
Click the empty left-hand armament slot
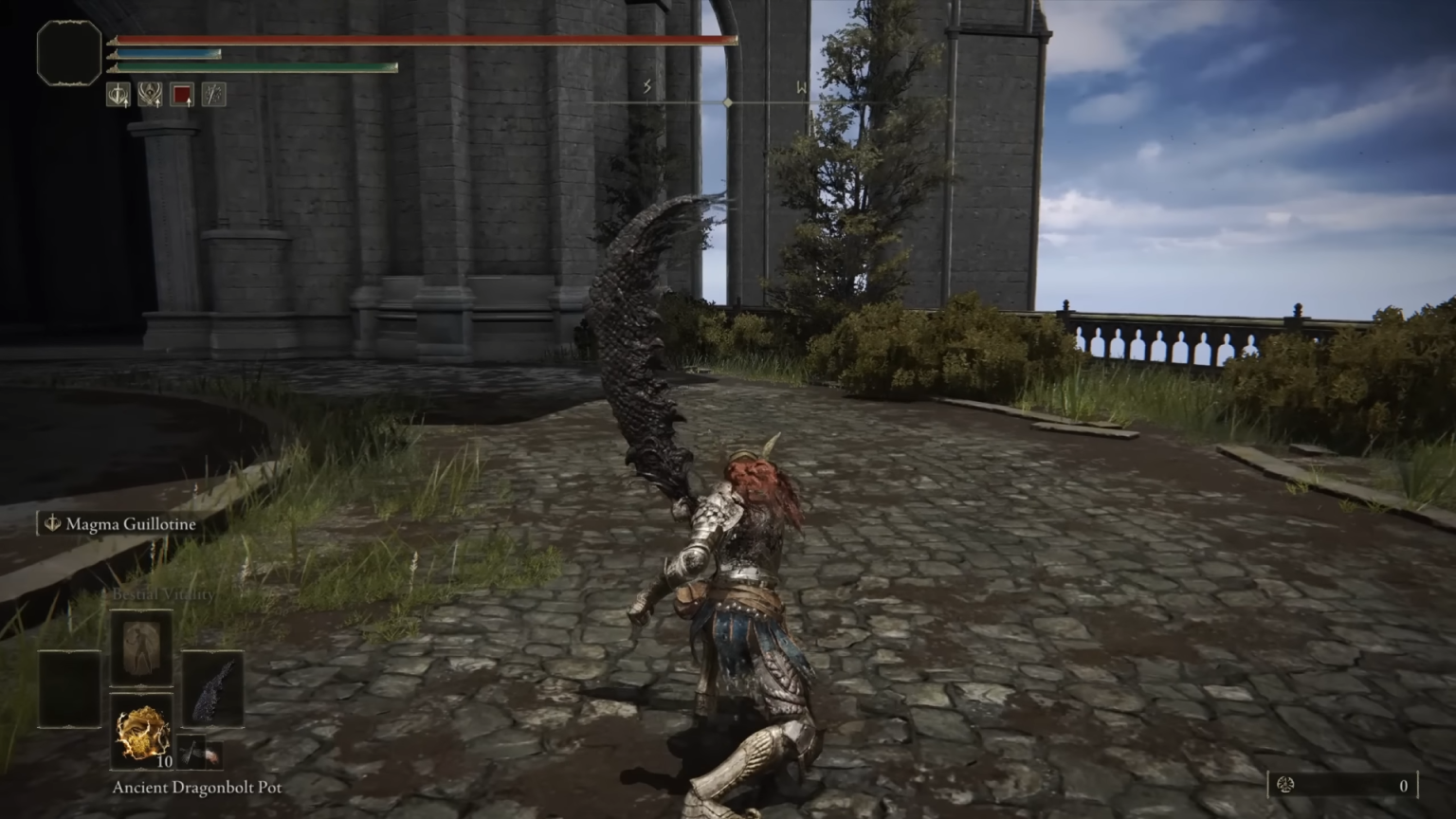pyautogui.click(x=68, y=688)
